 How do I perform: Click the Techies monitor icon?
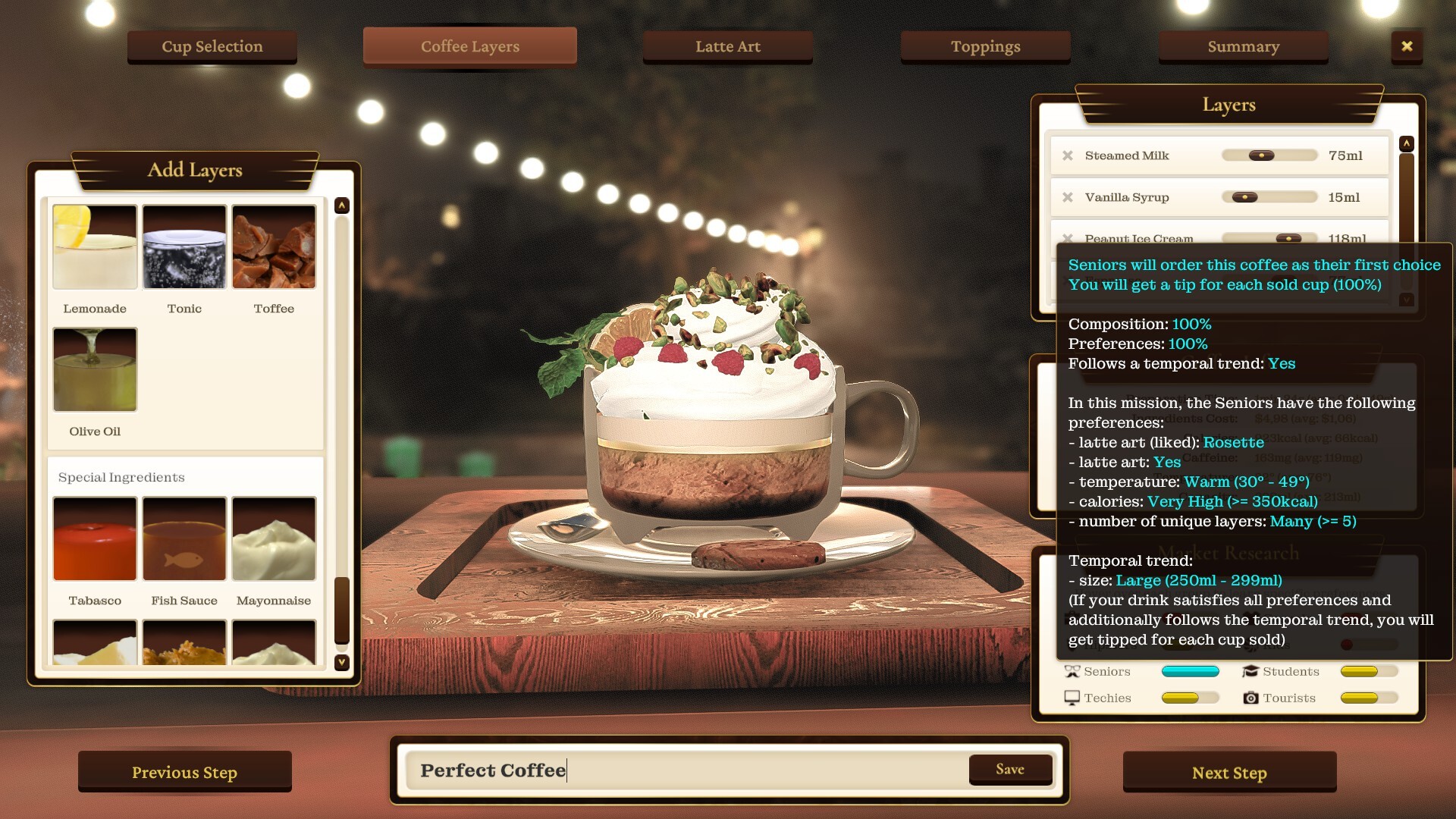point(1072,698)
